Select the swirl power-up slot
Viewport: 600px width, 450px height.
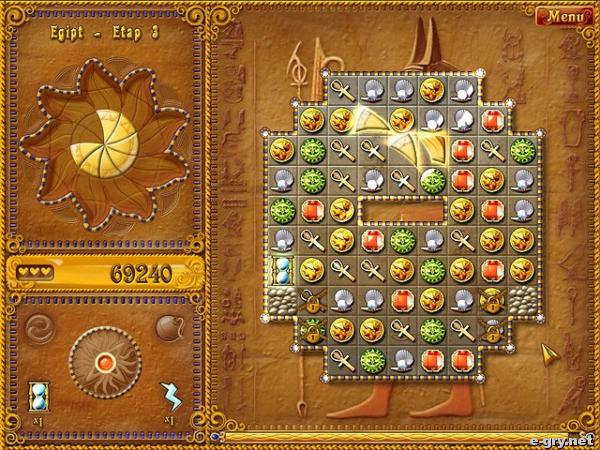point(40,327)
